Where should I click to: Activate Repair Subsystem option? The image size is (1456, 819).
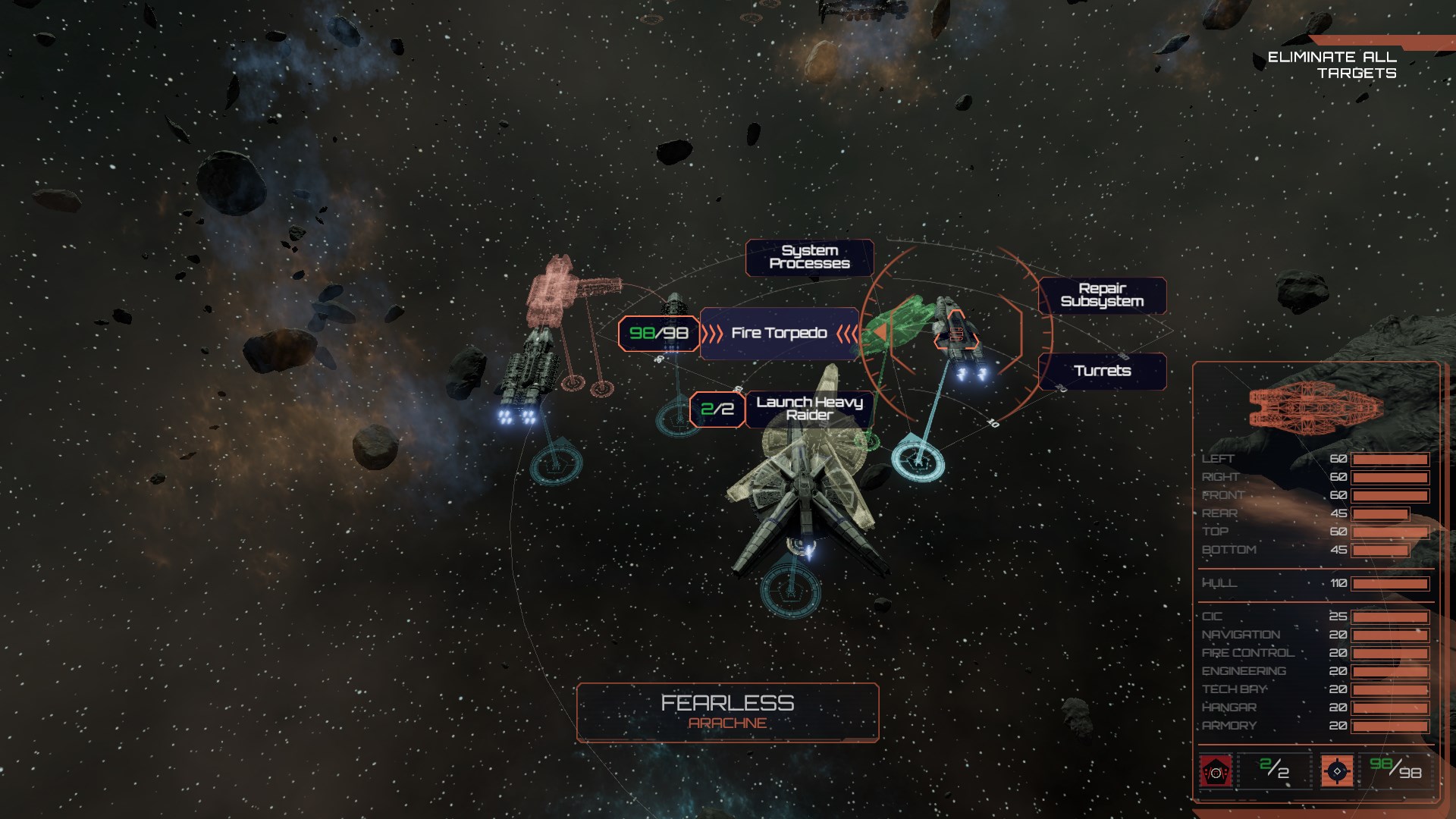(x=1102, y=295)
